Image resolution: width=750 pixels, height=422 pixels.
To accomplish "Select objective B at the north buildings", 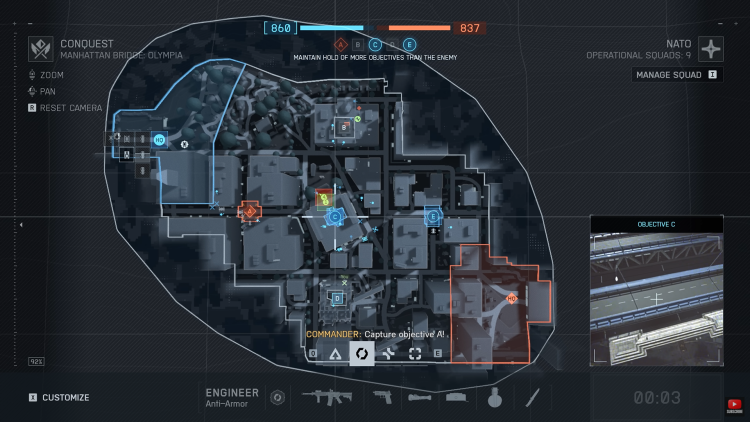I will point(343,127).
